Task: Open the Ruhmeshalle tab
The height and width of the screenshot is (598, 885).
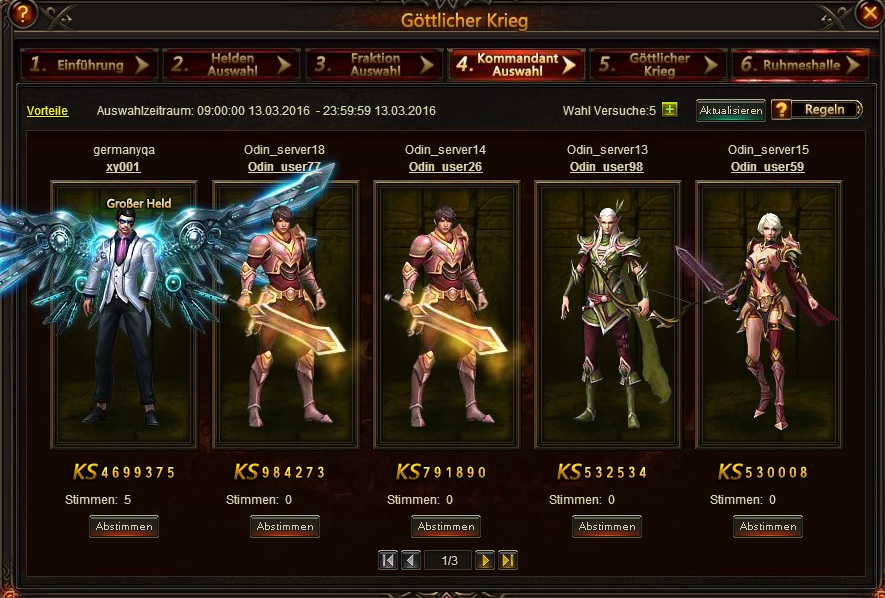Action: pos(798,65)
